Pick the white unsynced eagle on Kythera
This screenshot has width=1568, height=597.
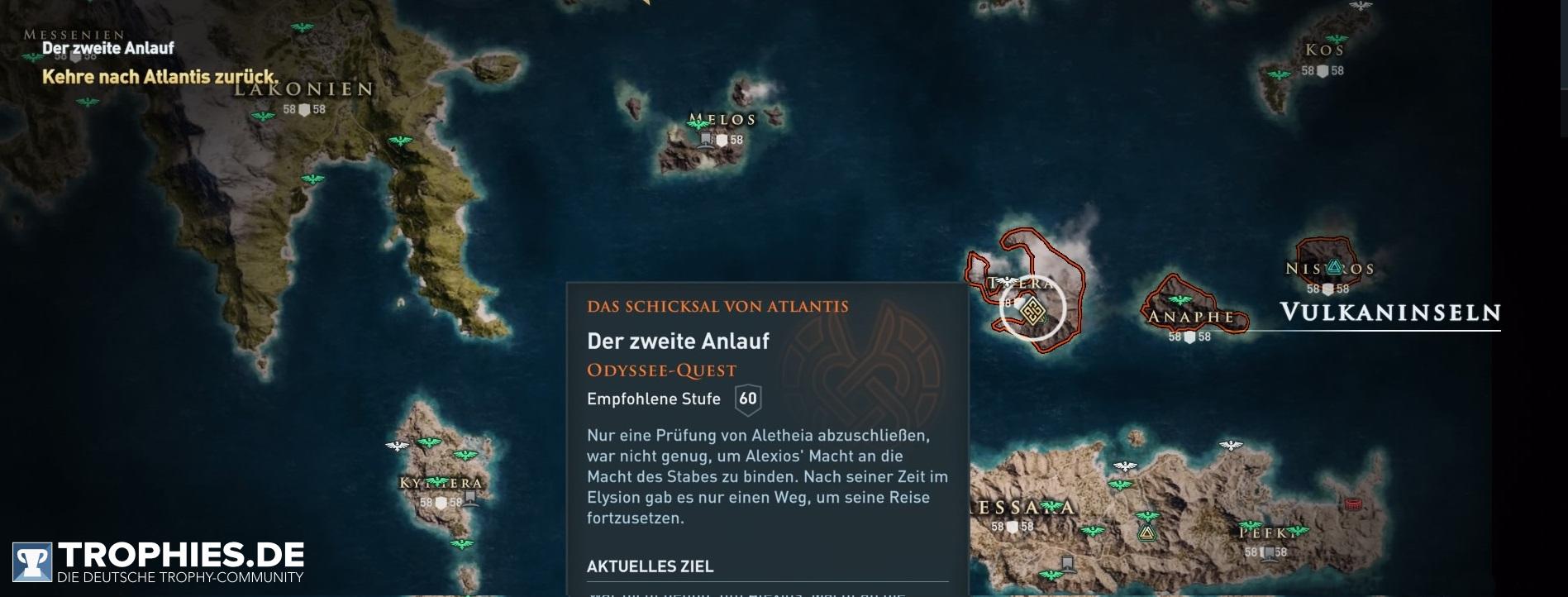point(398,446)
